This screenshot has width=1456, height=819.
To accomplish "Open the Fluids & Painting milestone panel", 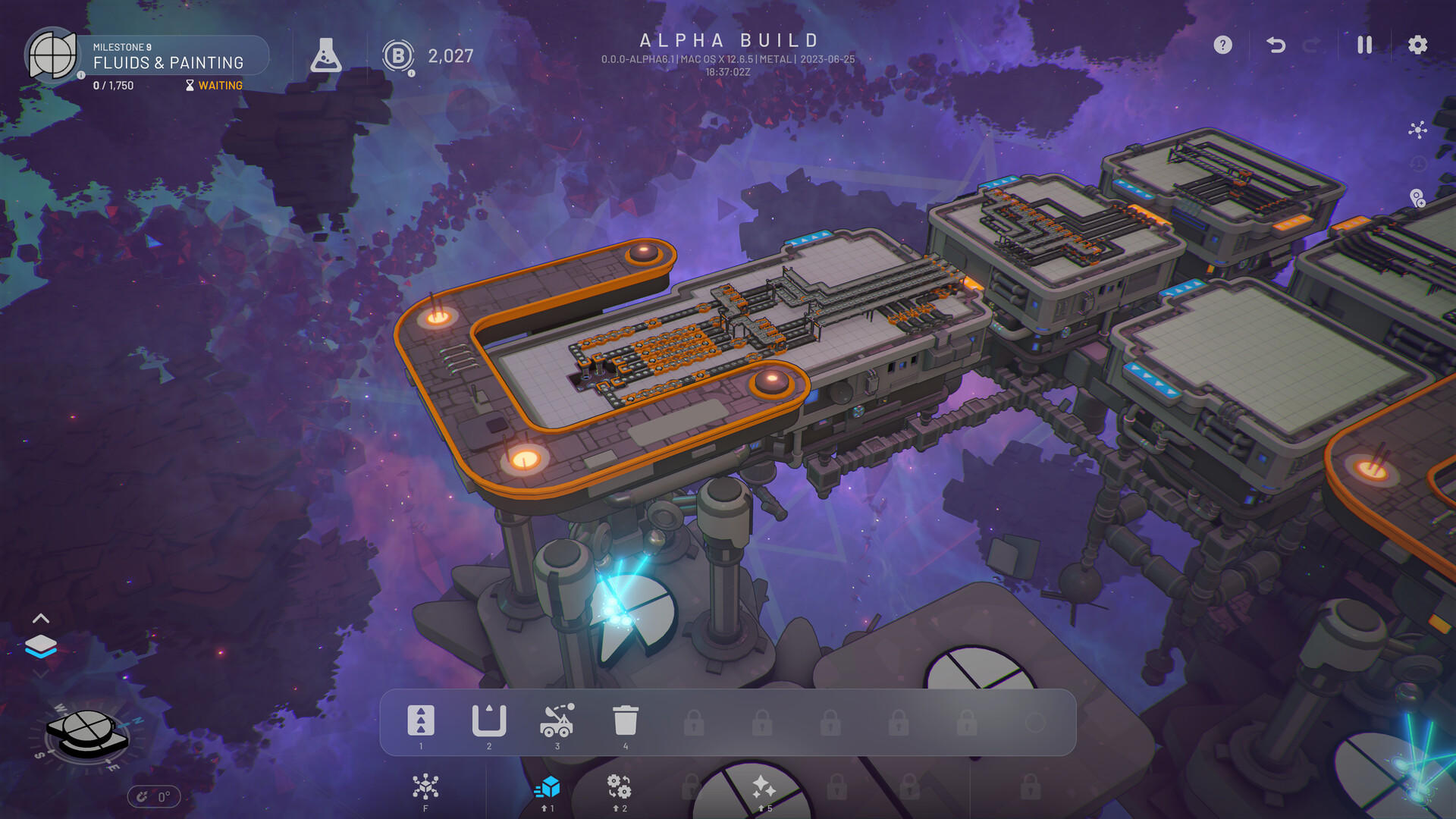I will tap(168, 64).
